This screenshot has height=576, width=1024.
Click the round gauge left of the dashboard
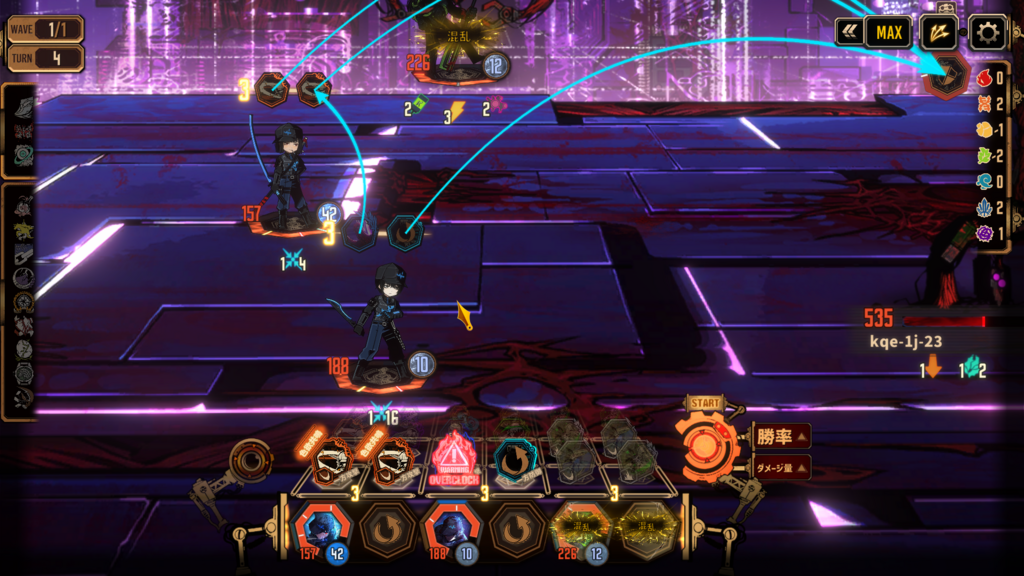pyautogui.click(x=248, y=461)
